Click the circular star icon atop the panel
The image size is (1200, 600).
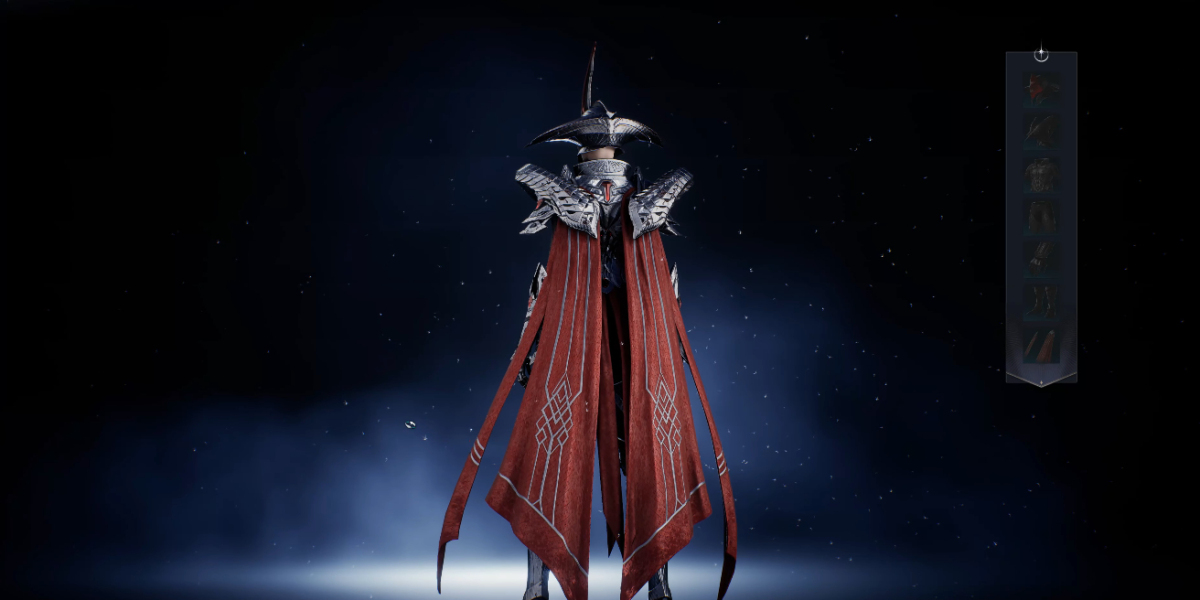[1041, 54]
